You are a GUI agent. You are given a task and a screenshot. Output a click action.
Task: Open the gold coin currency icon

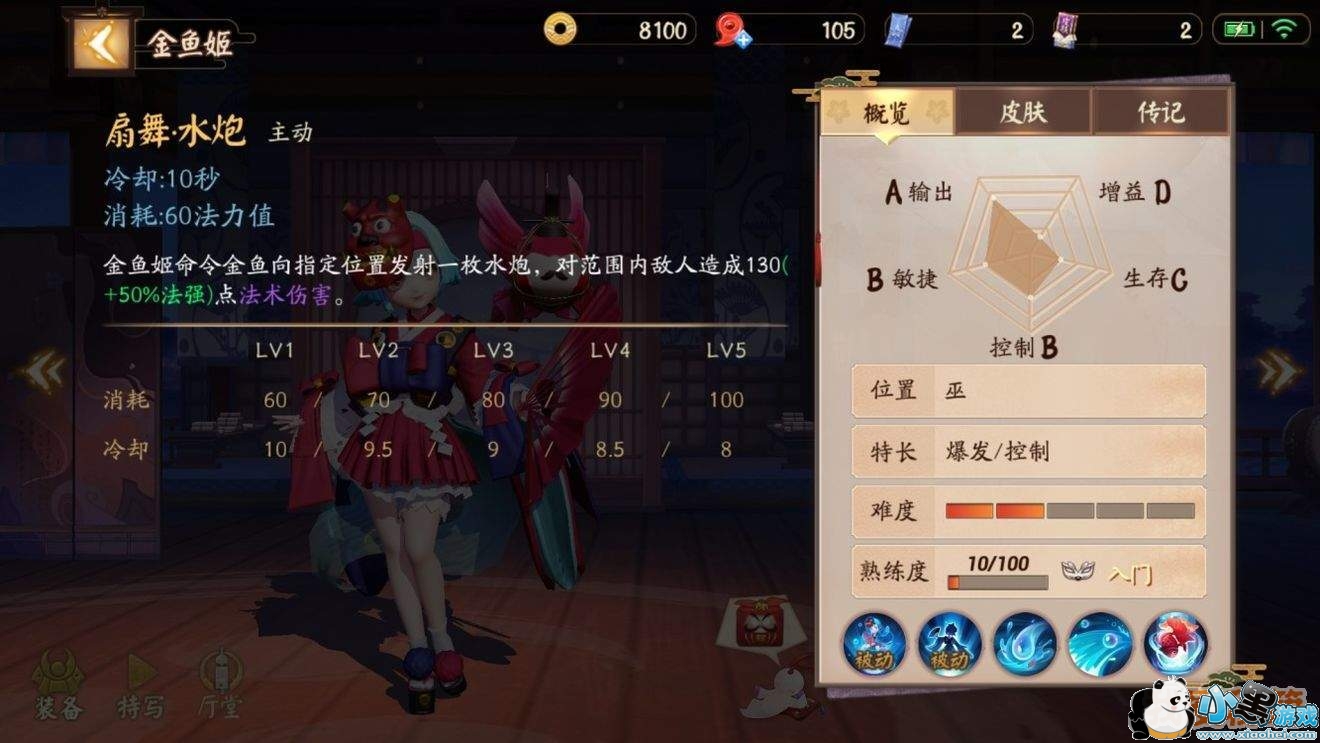[x=559, y=30]
